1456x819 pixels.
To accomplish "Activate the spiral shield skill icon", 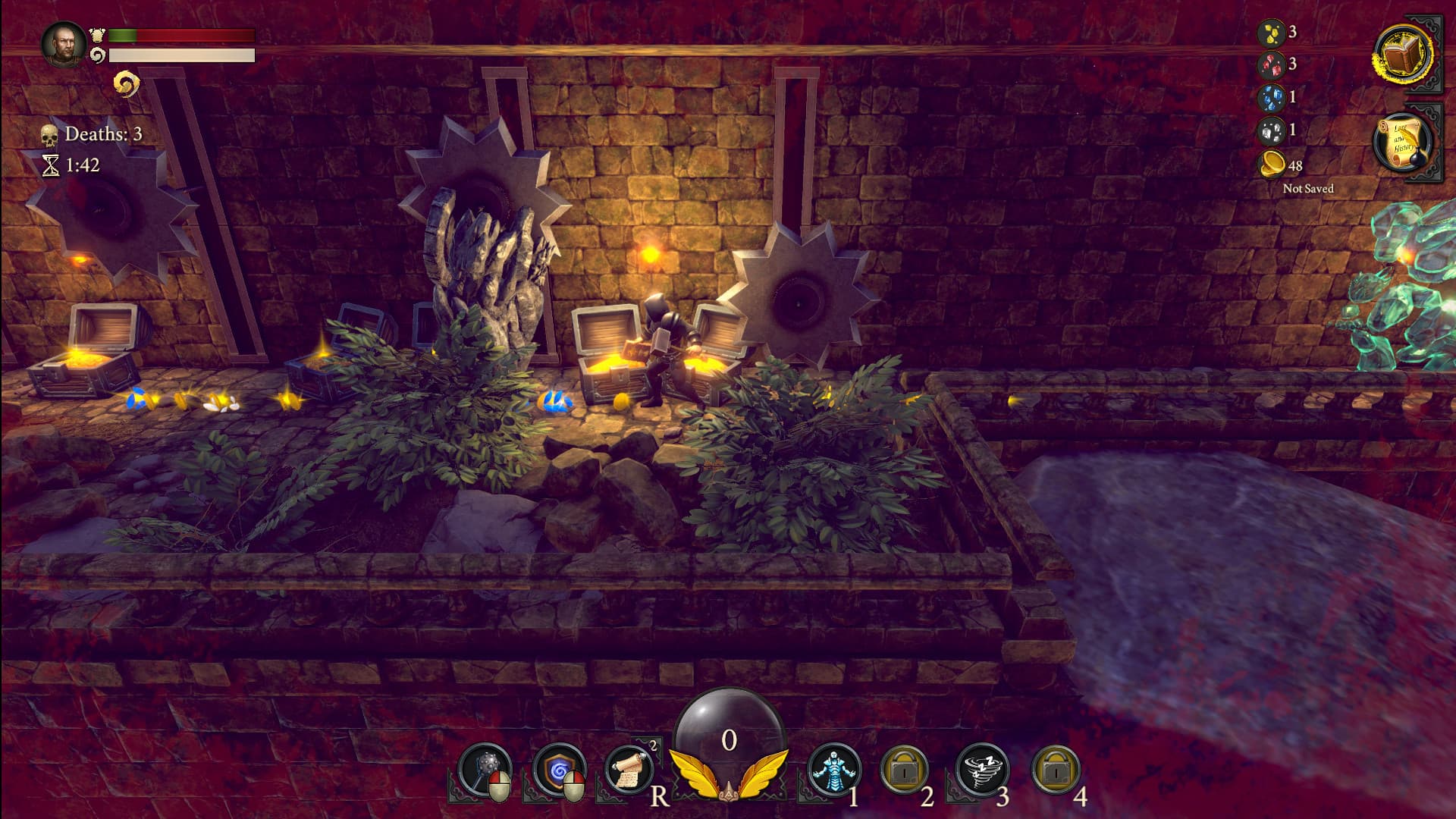I will [x=560, y=768].
